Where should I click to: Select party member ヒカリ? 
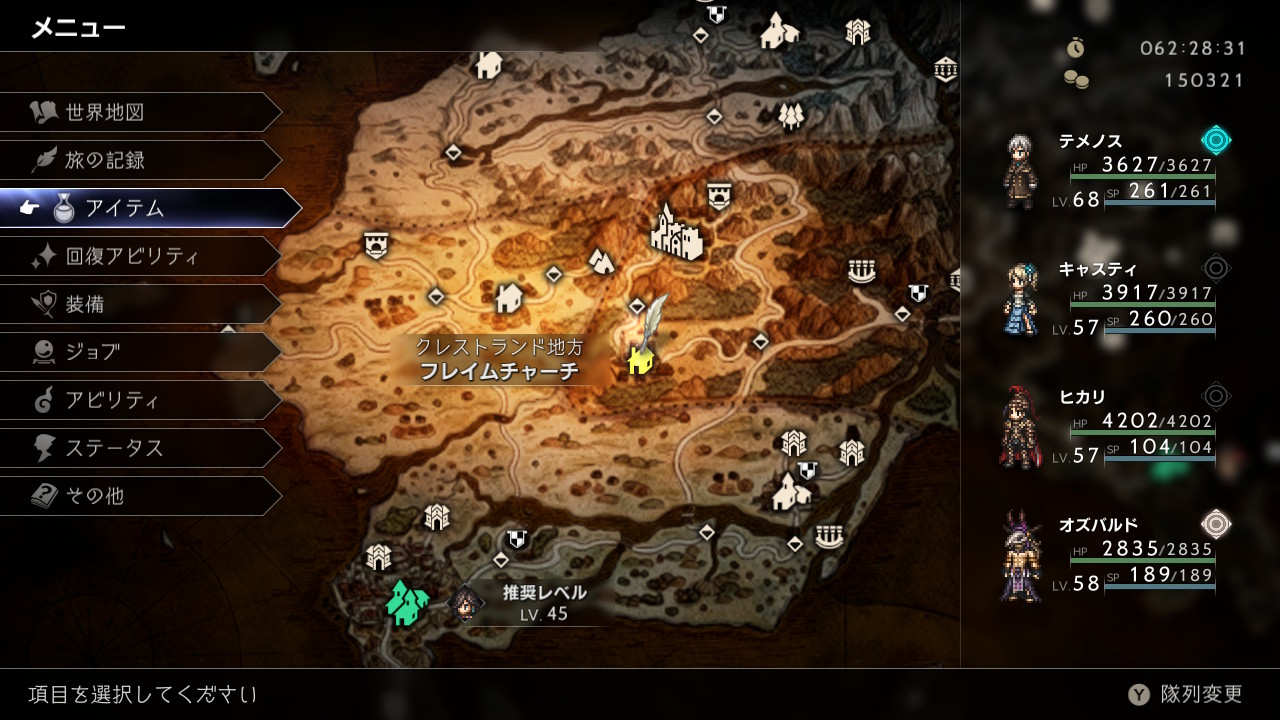pyautogui.click(x=1110, y=428)
